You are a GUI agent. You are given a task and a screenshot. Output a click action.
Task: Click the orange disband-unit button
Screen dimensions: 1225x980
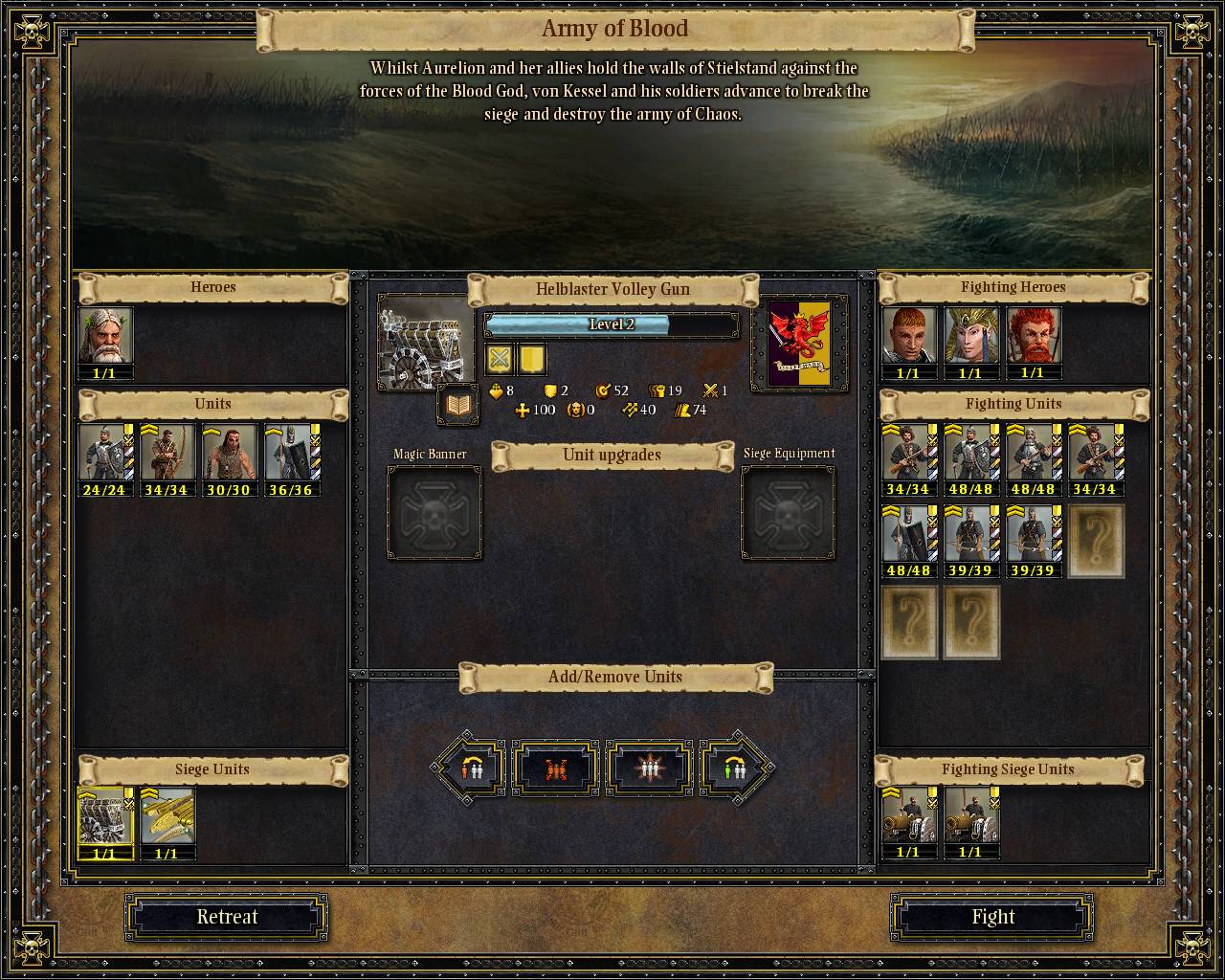557,768
